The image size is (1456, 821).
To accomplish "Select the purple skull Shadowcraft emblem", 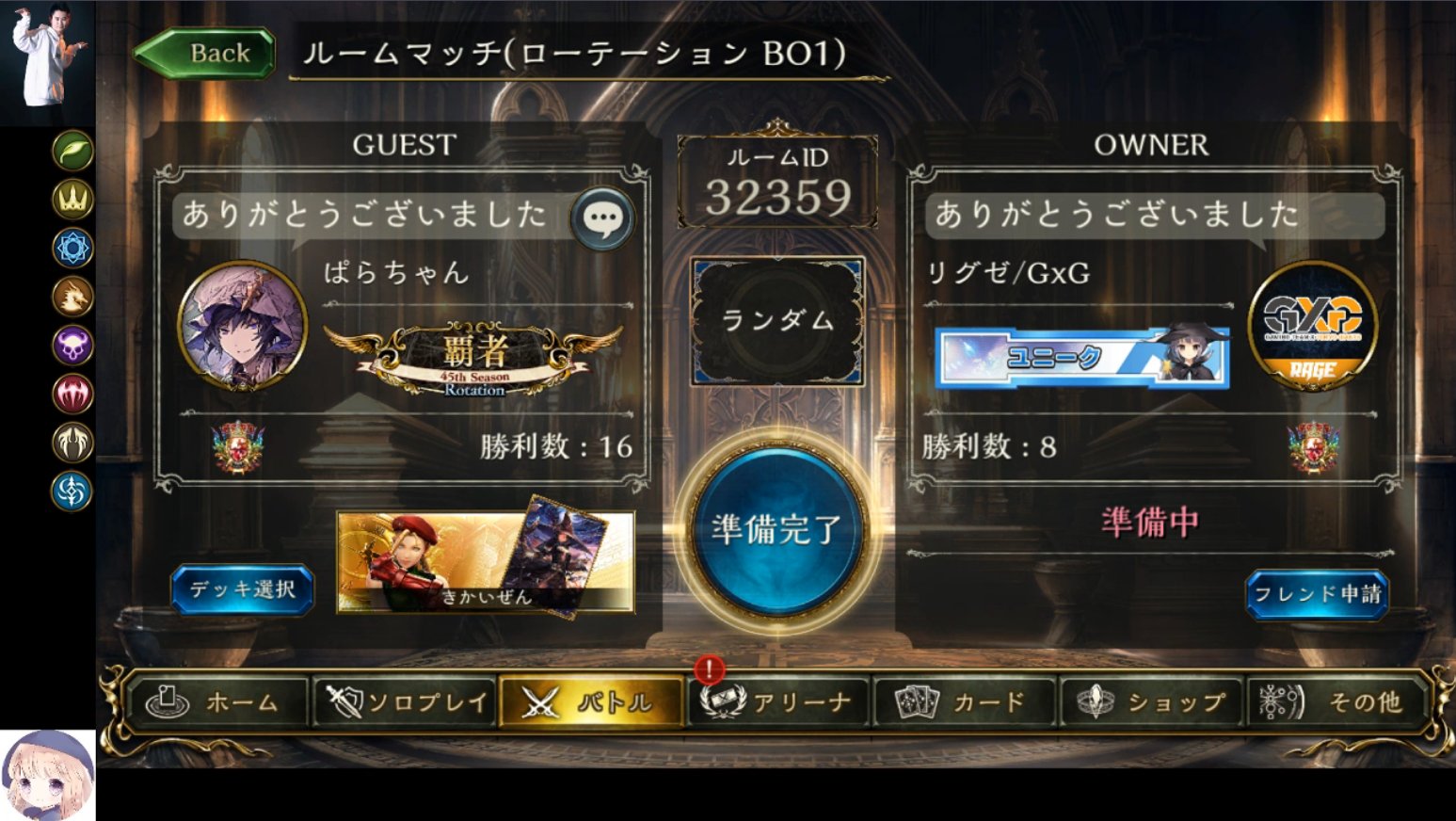I will 72,347.
